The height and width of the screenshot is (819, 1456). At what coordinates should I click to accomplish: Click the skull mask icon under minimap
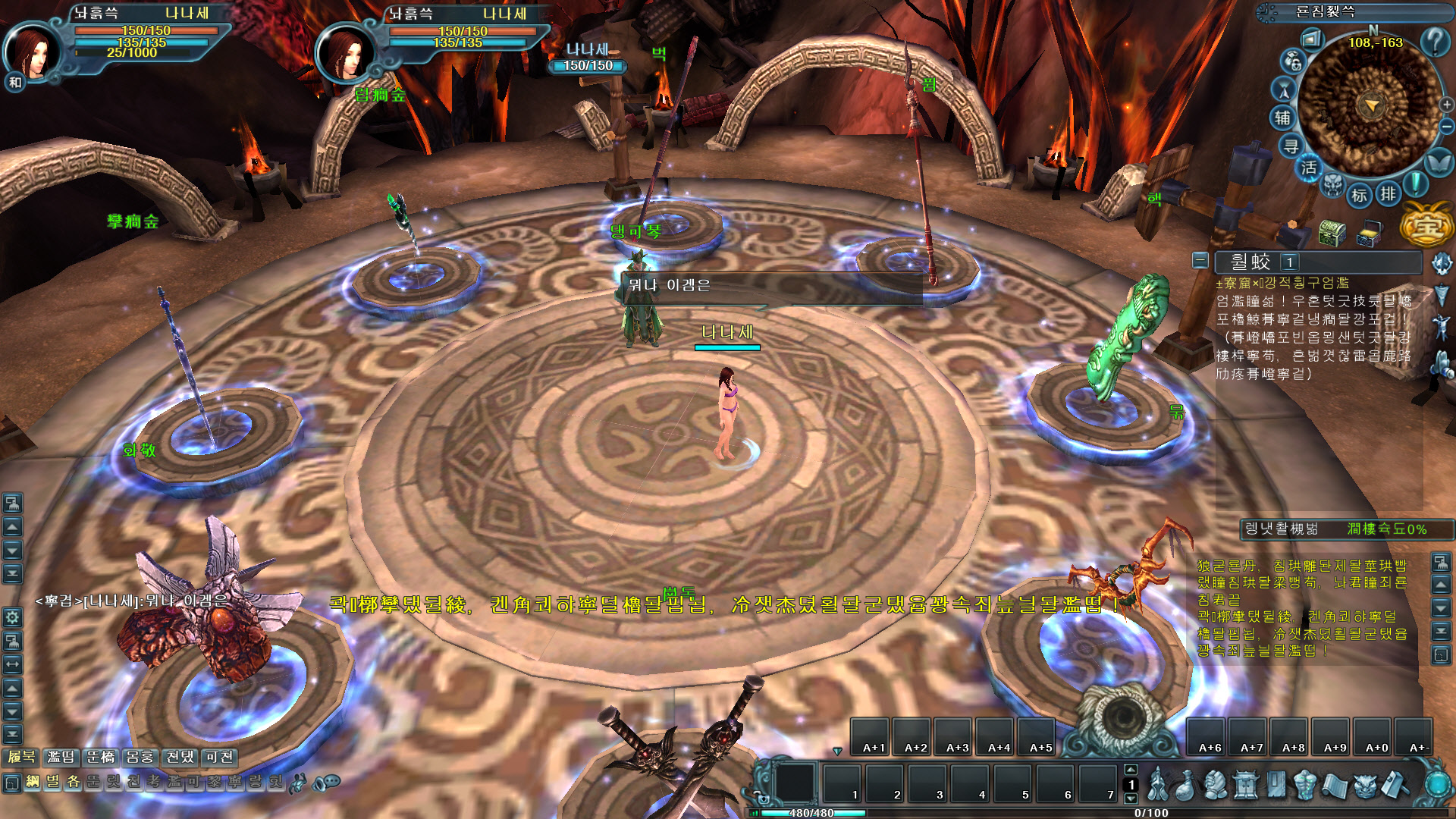click(x=1333, y=185)
